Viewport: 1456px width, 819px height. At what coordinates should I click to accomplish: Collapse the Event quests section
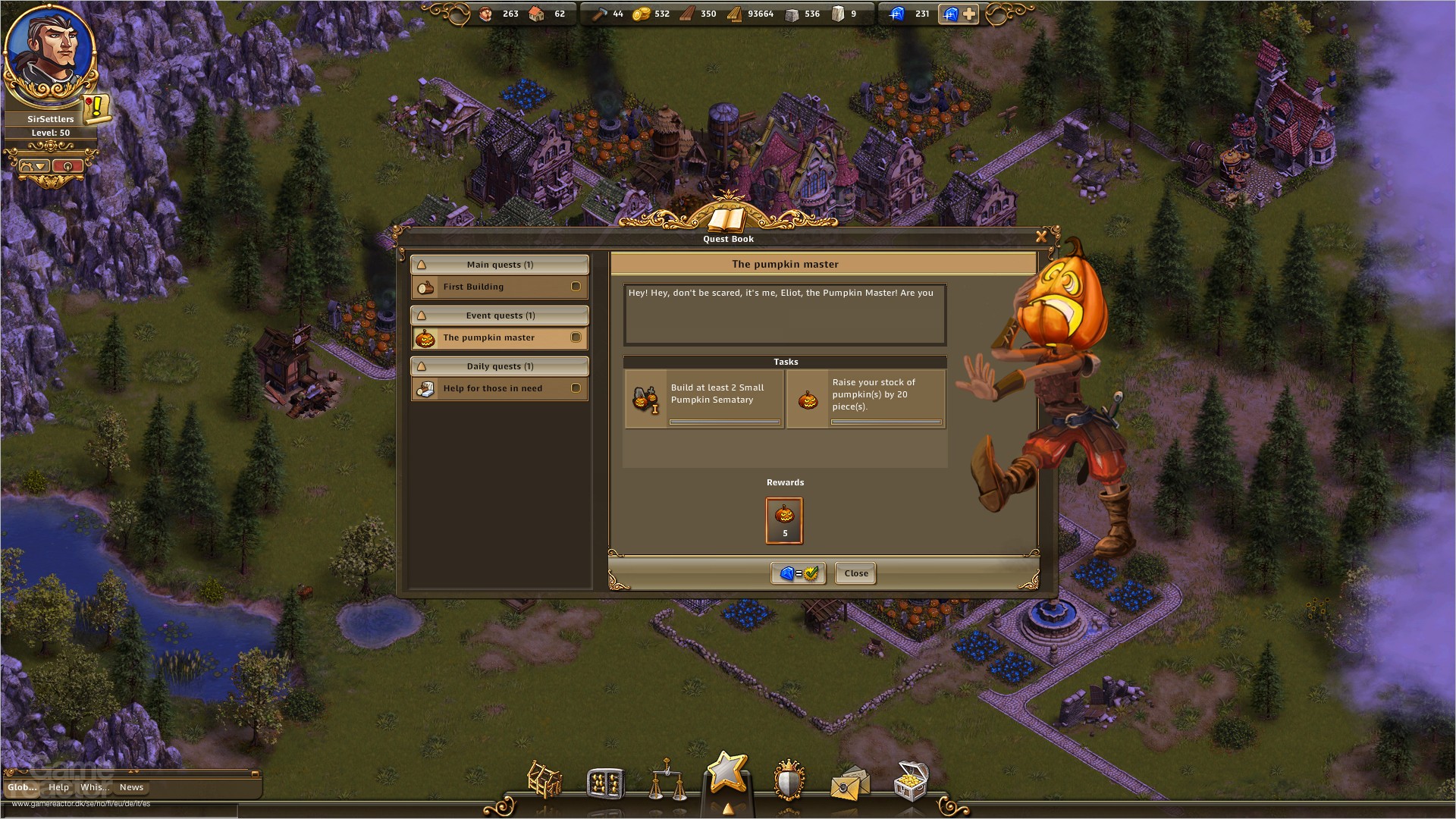coord(499,315)
